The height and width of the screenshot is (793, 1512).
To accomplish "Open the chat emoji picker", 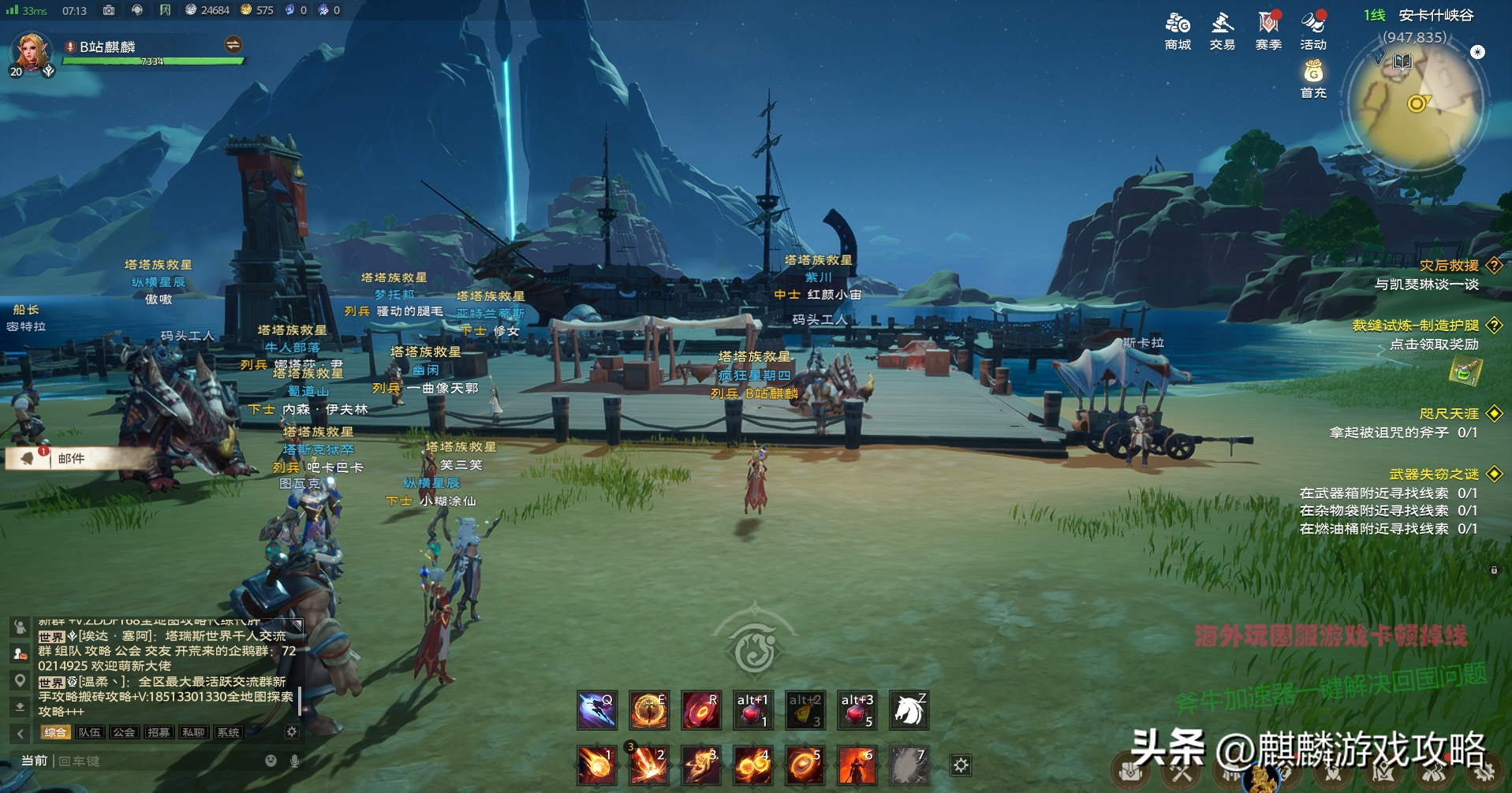I will [271, 761].
